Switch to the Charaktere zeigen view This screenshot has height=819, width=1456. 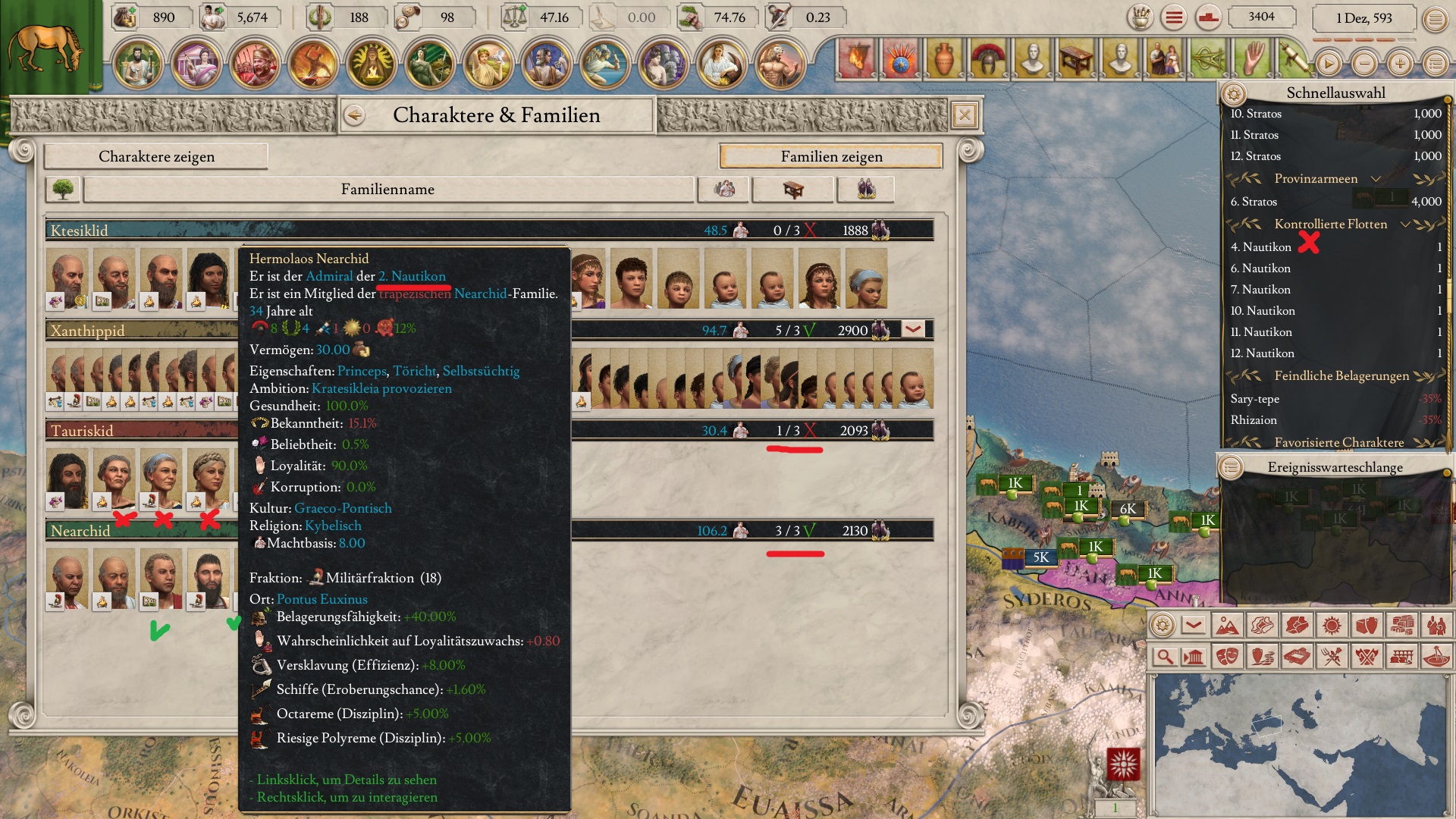point(156,156)
